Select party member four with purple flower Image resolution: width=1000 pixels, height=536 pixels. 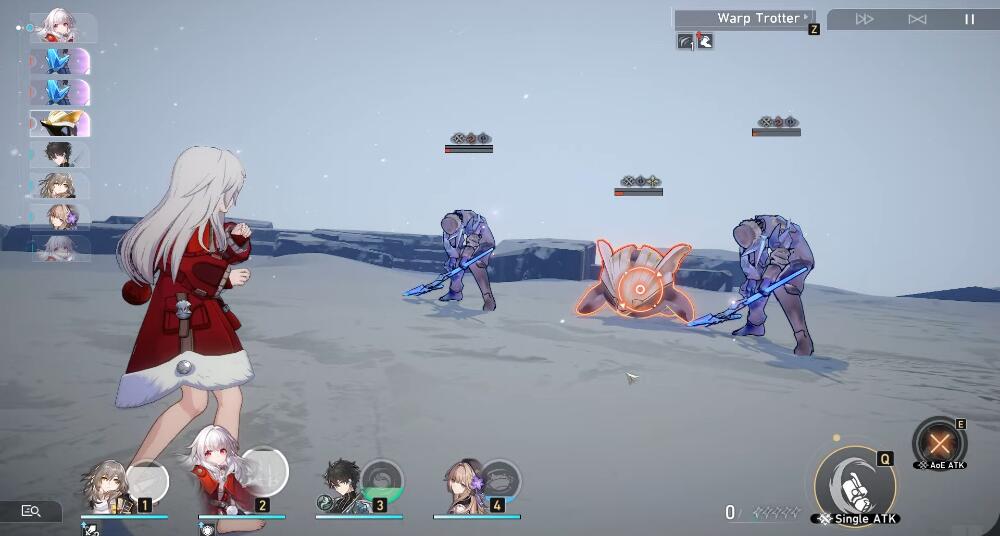coord(463,487)
